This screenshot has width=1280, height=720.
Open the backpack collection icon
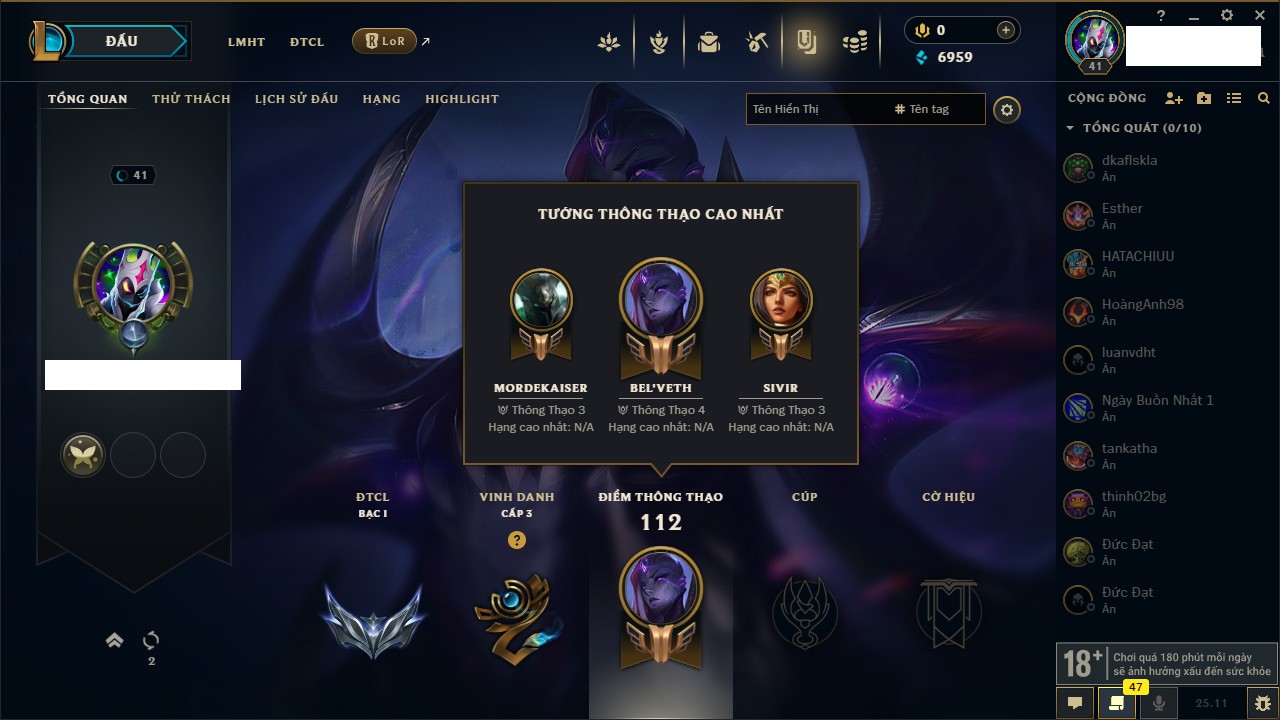click(709, 42)
